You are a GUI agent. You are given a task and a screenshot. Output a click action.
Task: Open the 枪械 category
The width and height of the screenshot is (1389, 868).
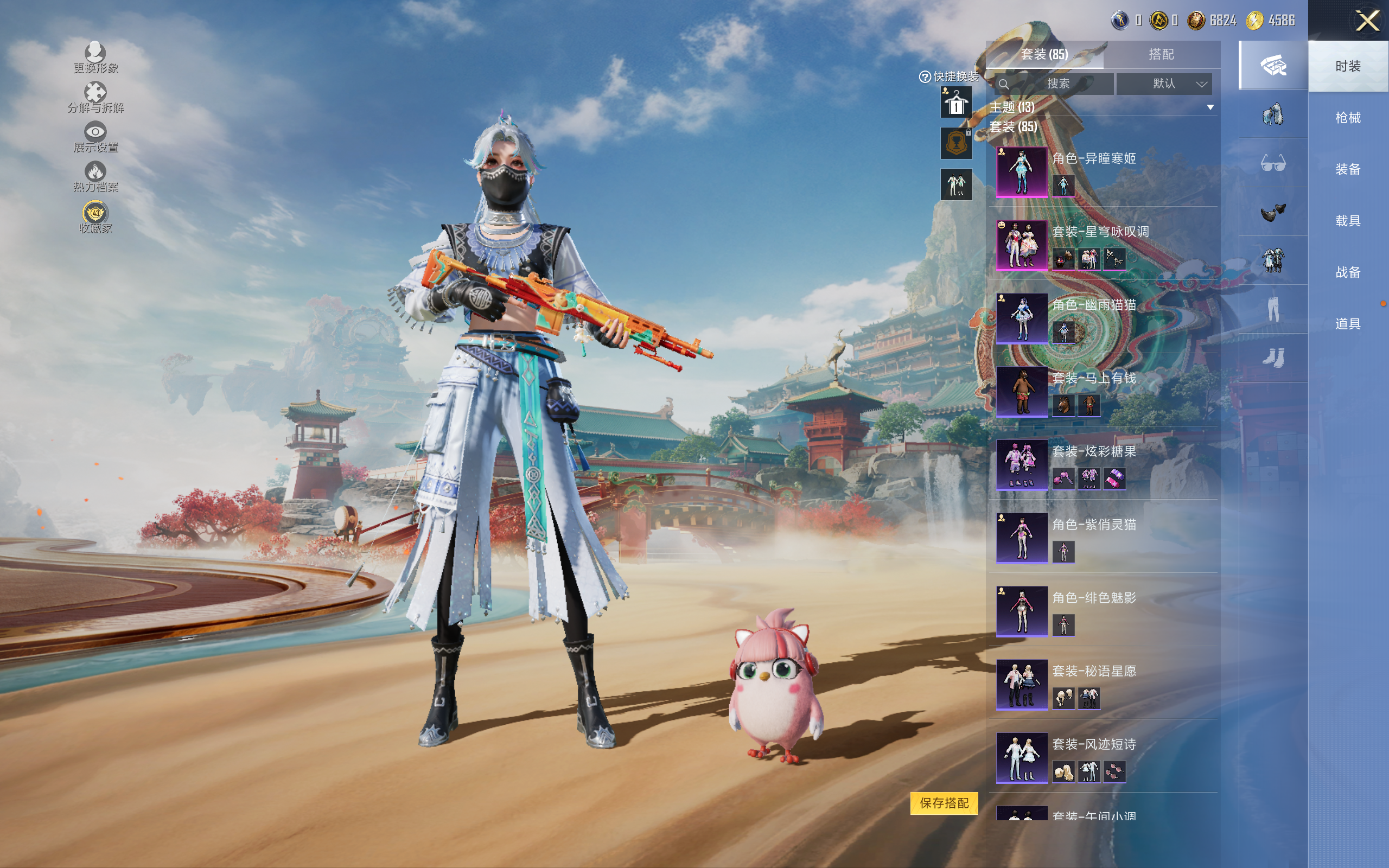tap(1347, 118)
